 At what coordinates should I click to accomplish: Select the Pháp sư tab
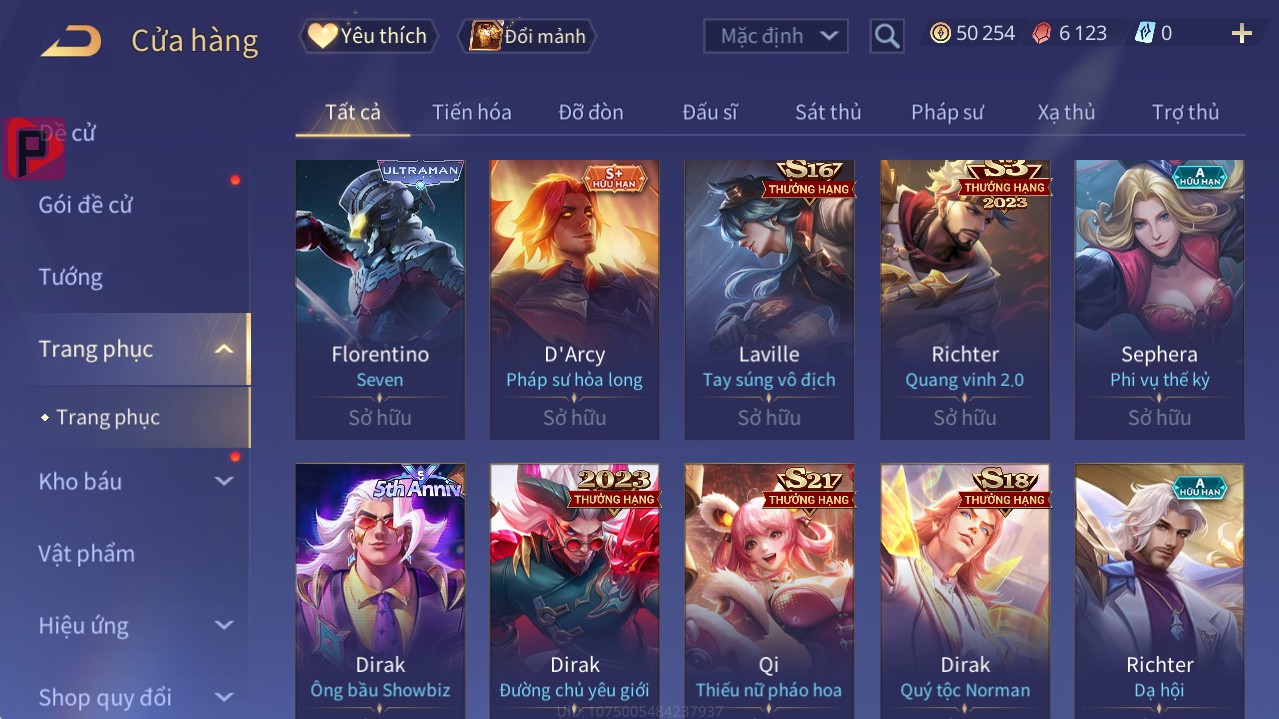947,112
